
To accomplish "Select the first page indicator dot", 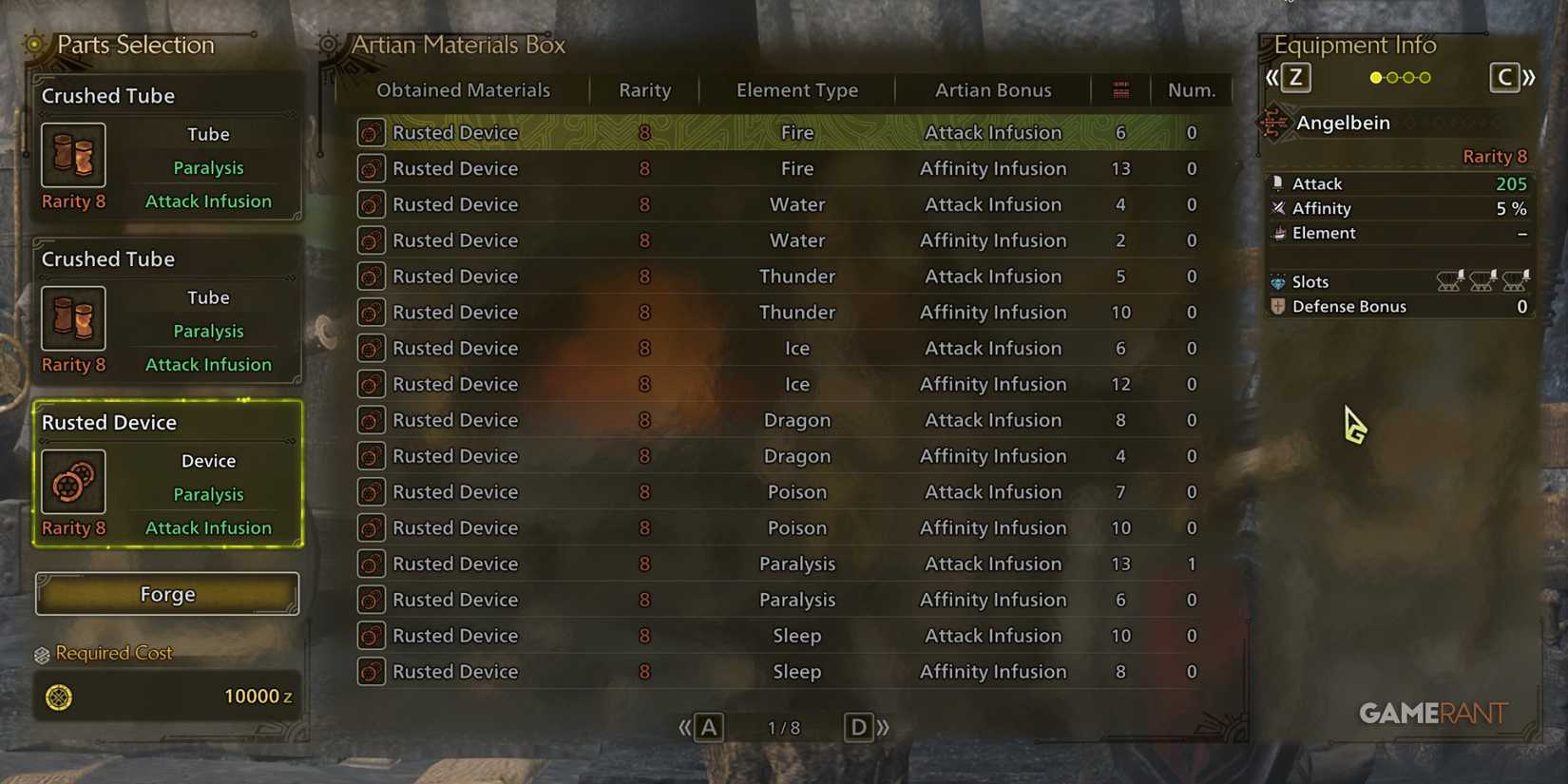I will 1375,79.
